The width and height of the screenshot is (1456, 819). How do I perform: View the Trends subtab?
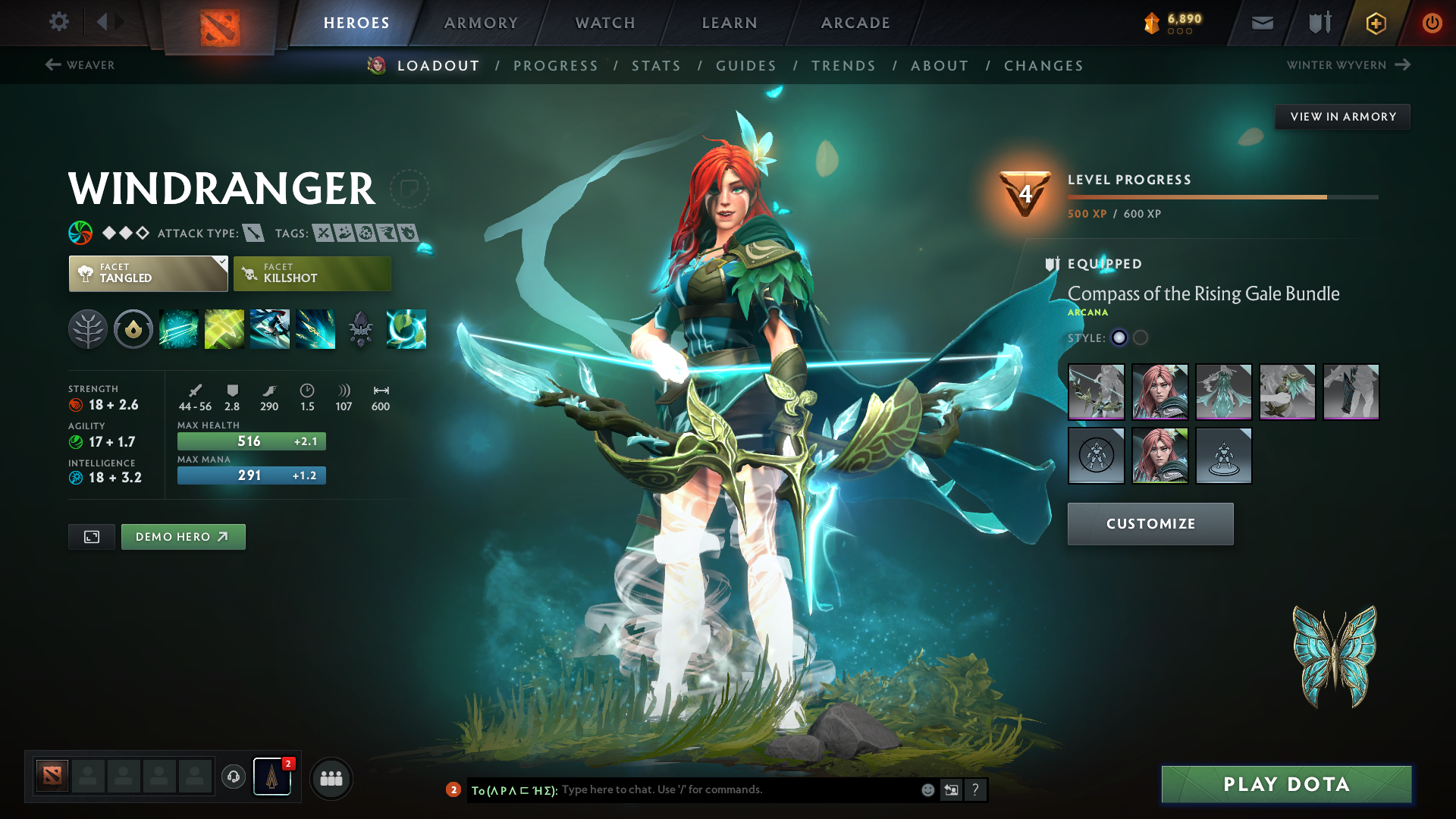point(843,66)
